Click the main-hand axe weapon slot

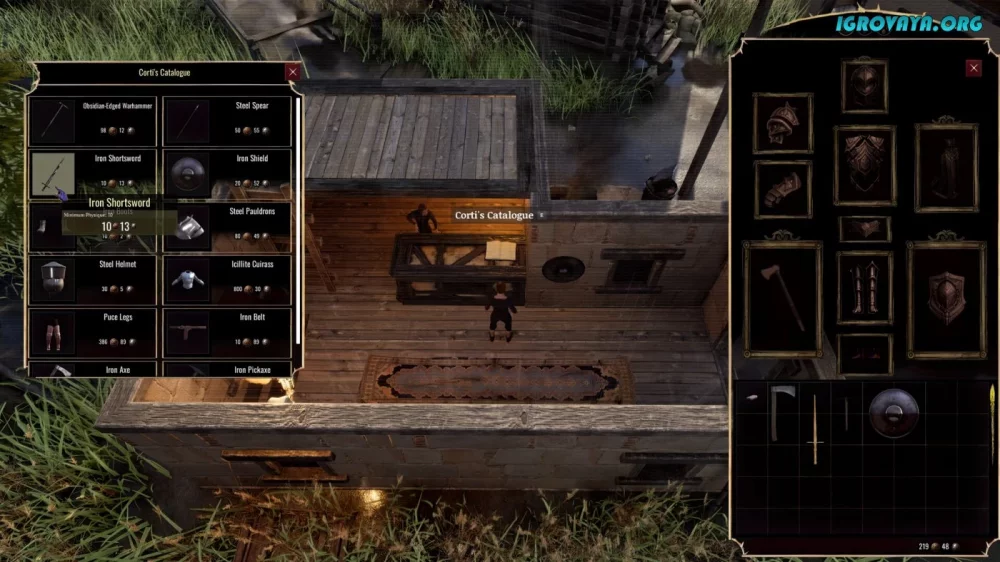point(782,298)
